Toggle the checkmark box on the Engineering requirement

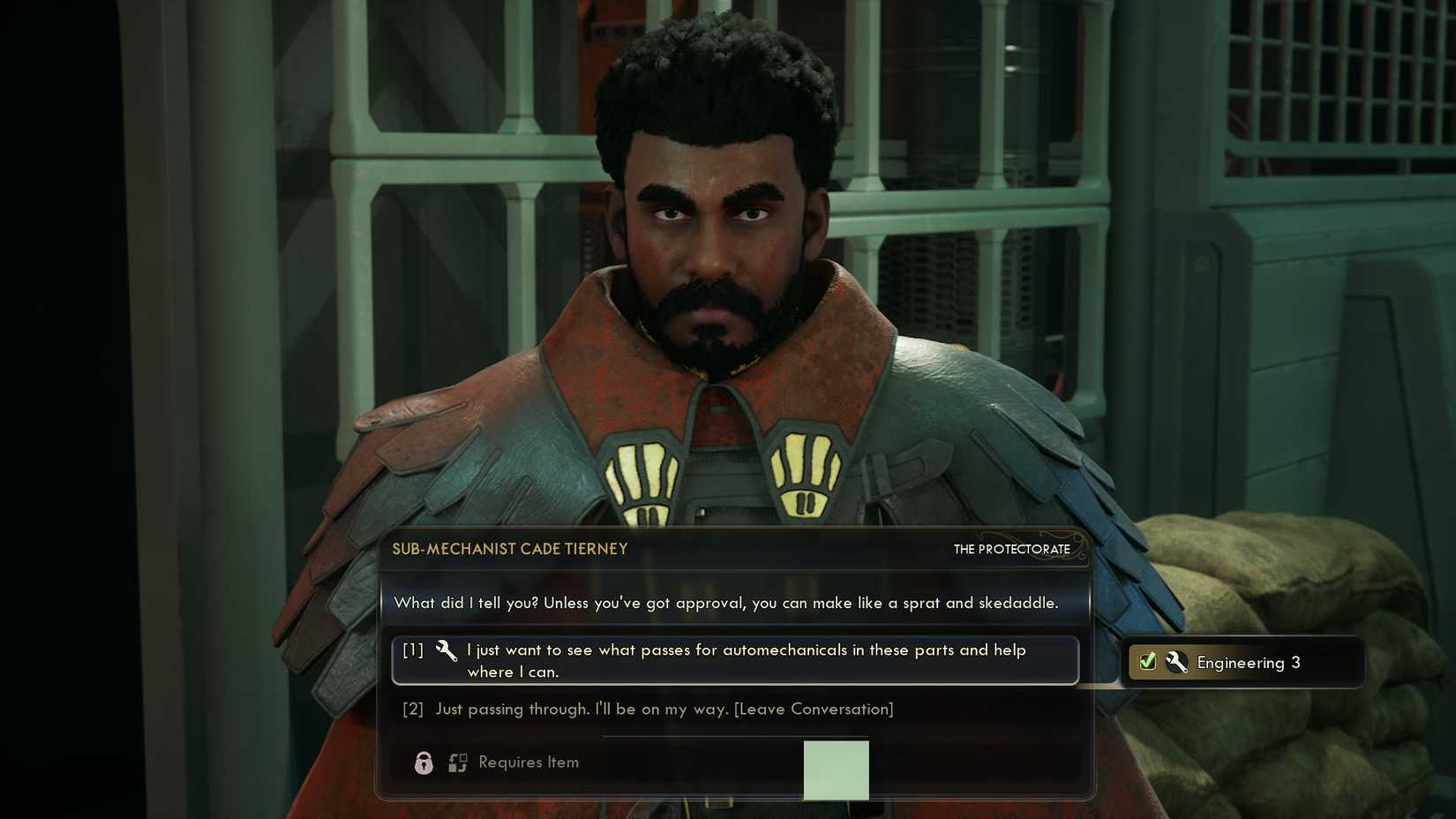click(1147, 662)
